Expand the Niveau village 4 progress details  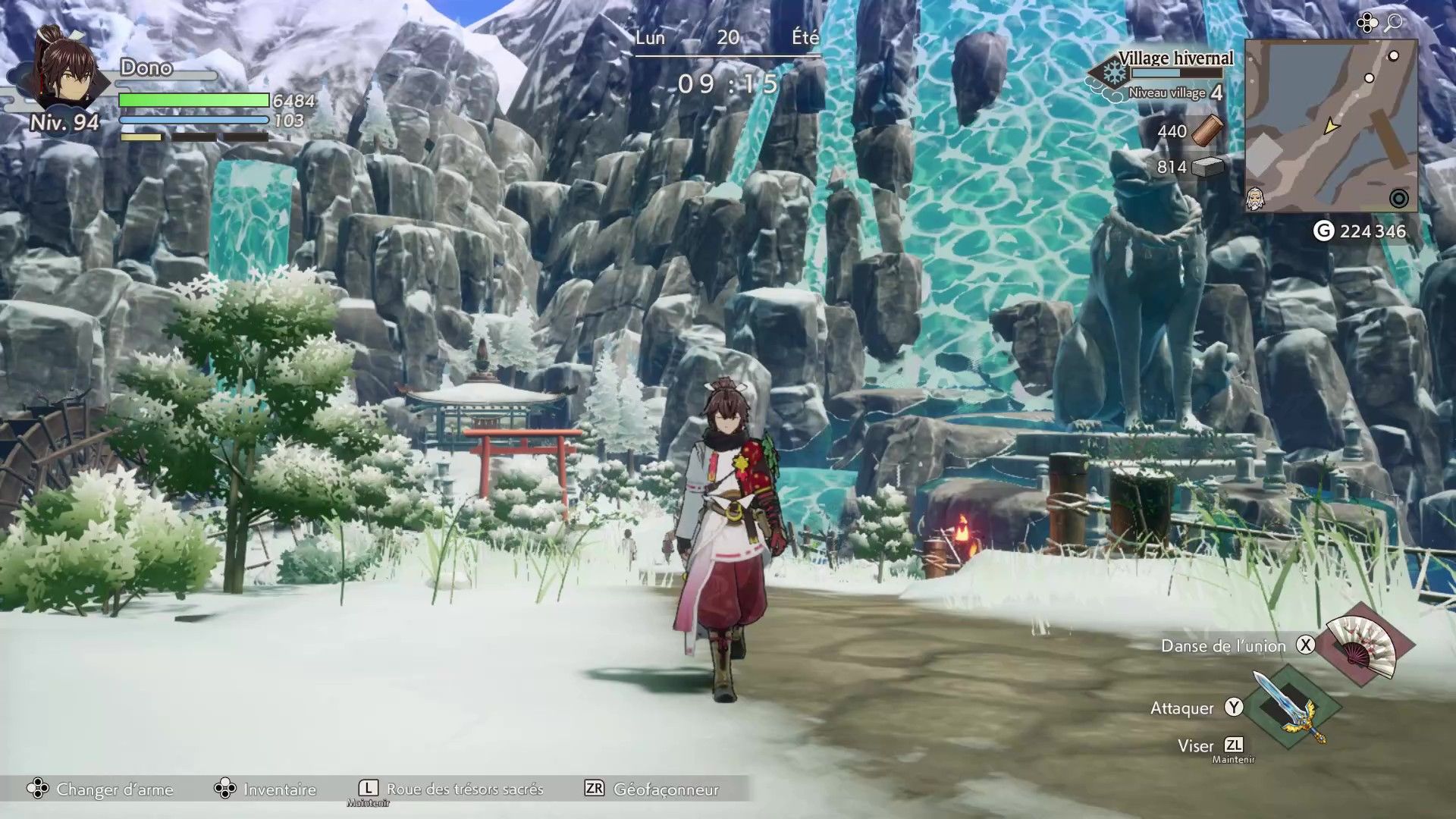coord(1174,92)
